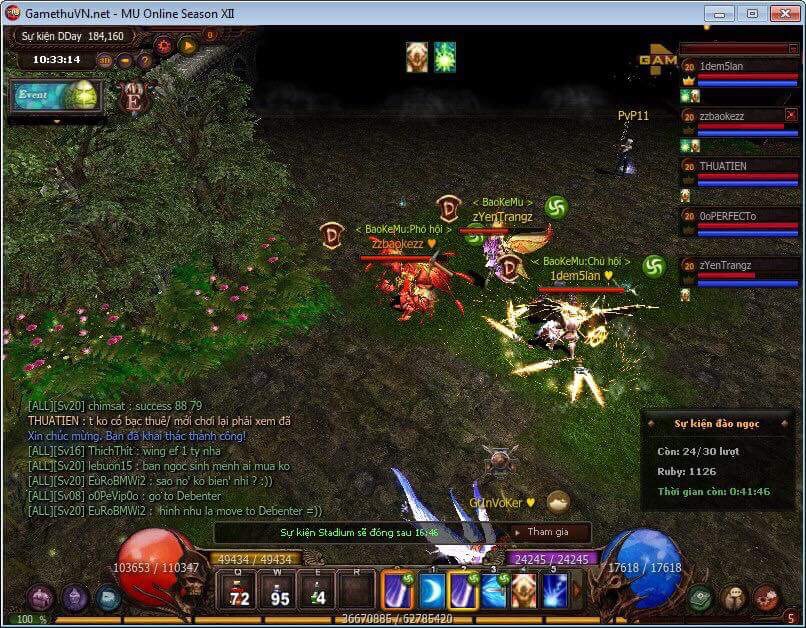The height and width of the screenshot is (628, 806).
Task: Open the question mark help icon
Action: [x=145, y=60]
